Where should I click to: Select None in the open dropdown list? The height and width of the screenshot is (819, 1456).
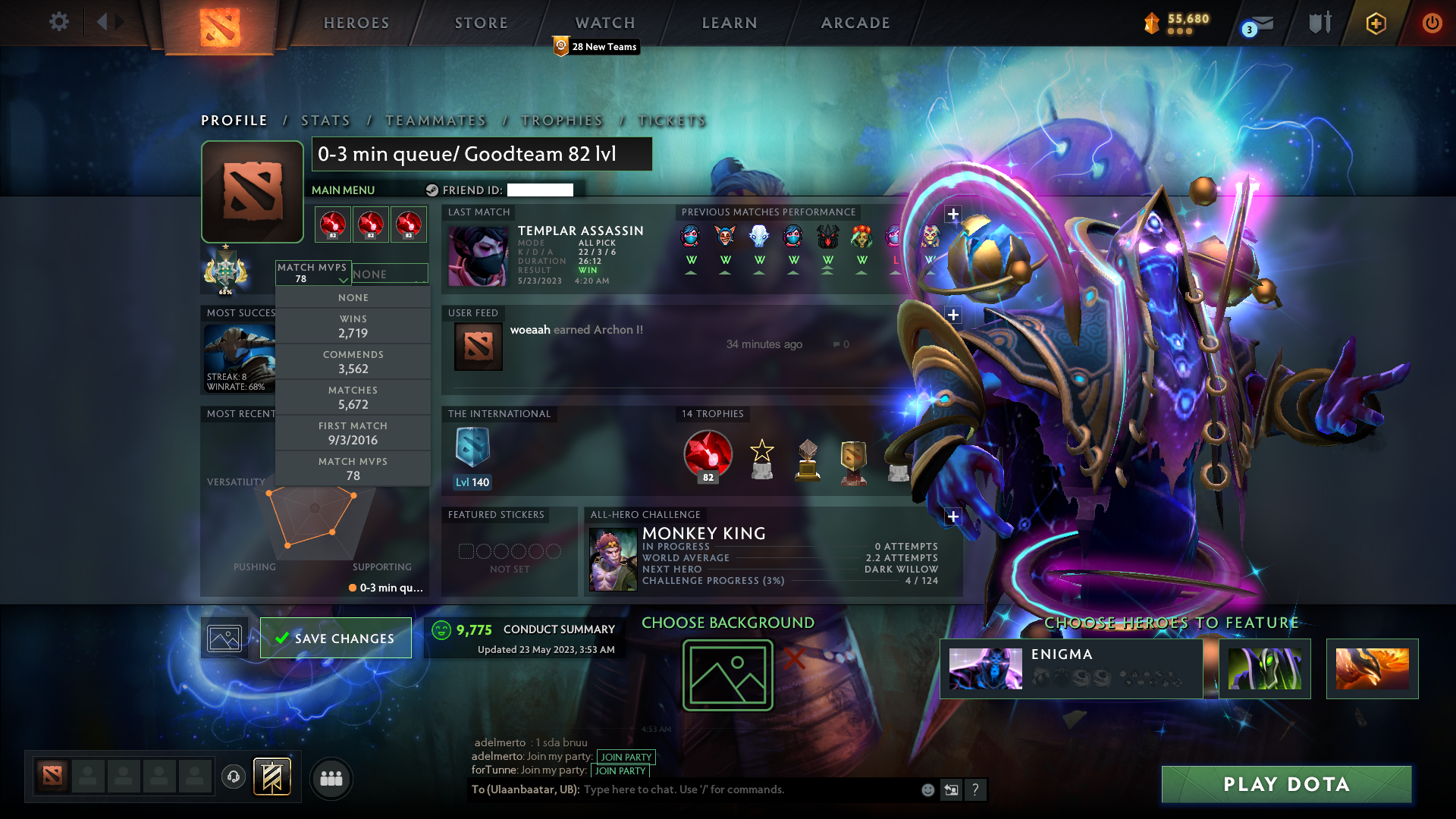pos(353,297)
